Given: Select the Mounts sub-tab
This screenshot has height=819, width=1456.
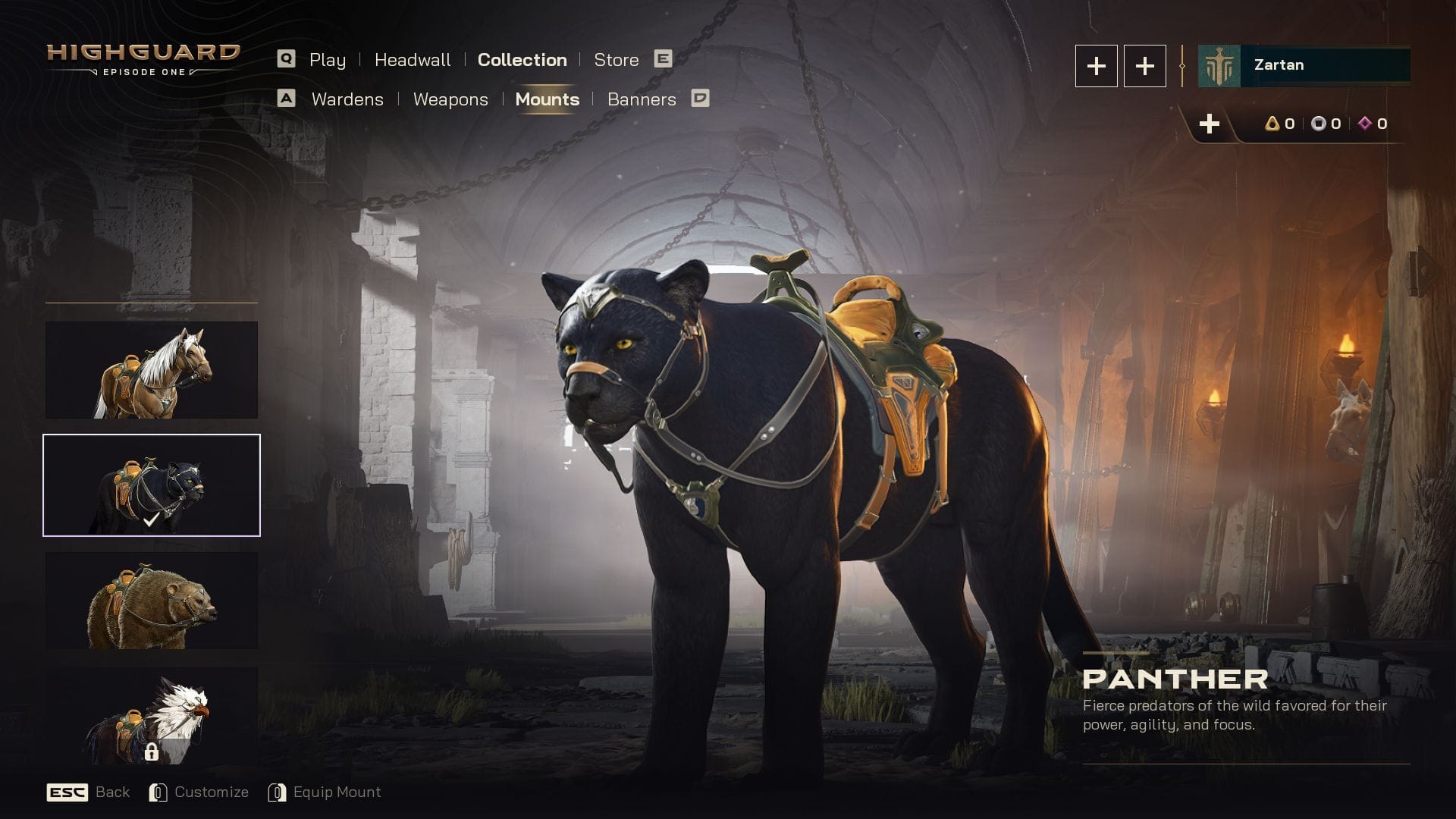Looking at the screenshot, I should 547,99.
